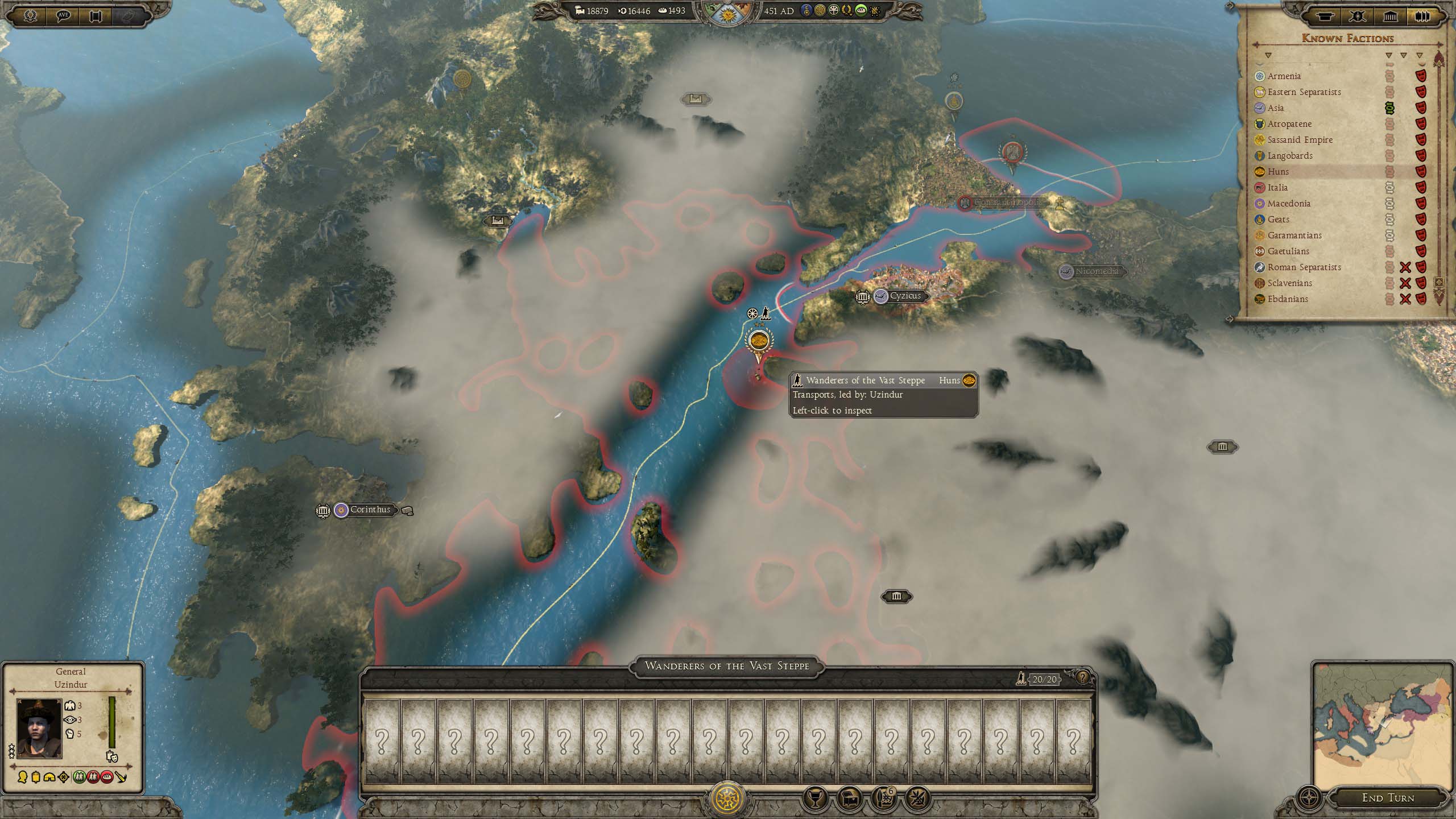1456x819 pixels.
Task: Open the treasure chest finance button
Action: point(850,799)
